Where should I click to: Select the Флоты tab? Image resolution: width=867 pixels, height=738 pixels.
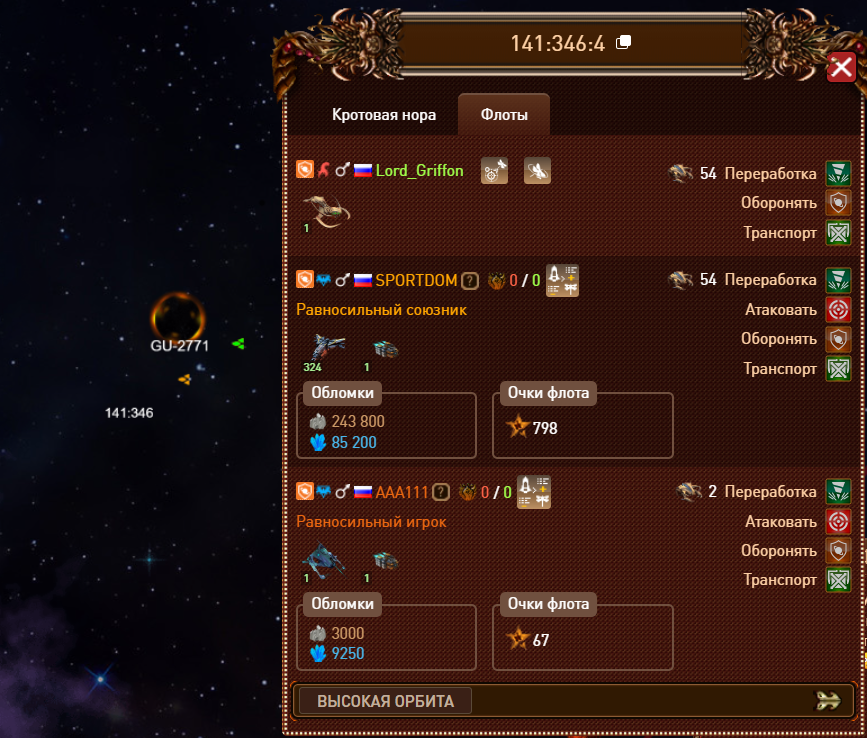point(504,115)
